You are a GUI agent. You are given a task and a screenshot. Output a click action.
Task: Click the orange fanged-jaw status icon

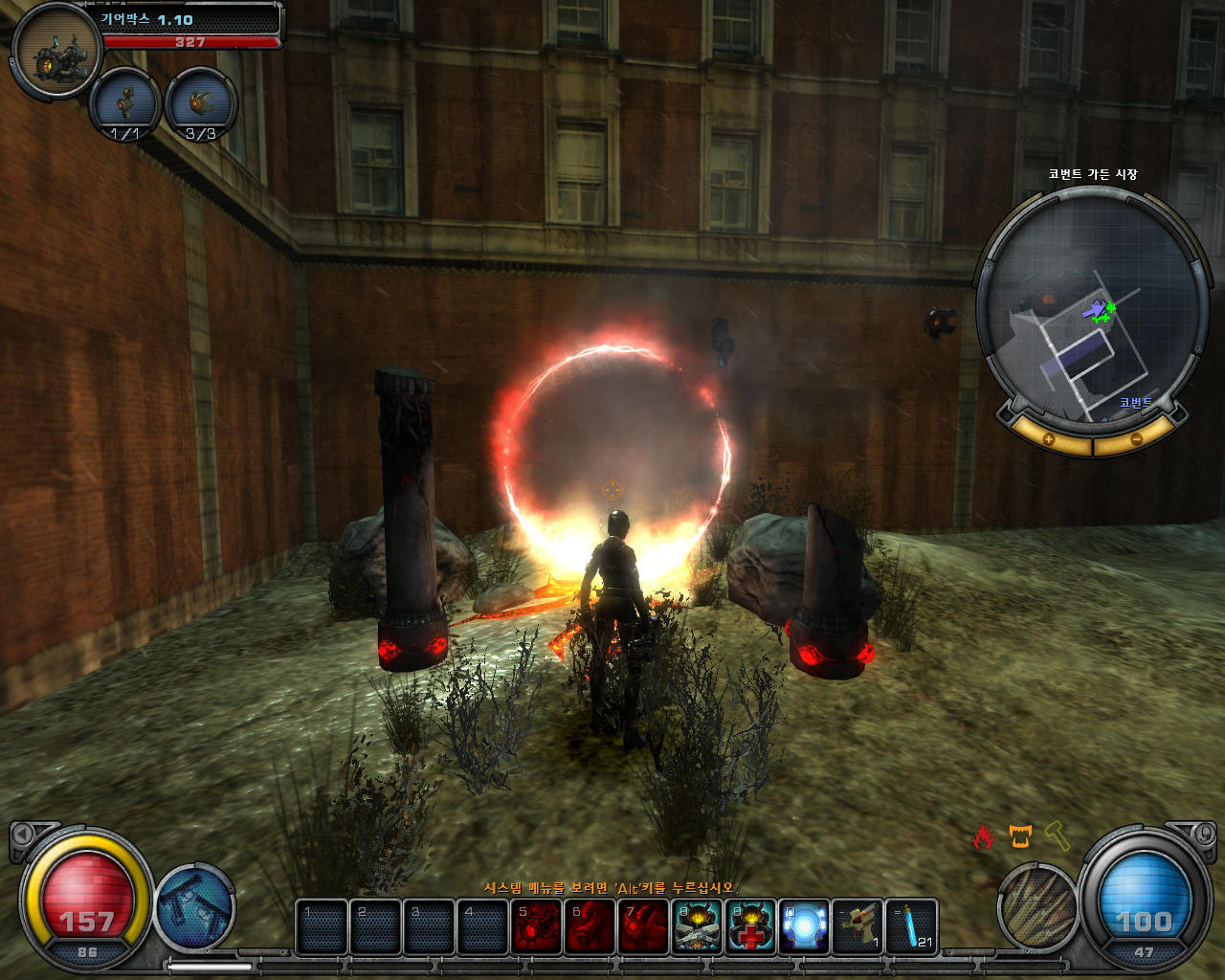click(1020, 837)
